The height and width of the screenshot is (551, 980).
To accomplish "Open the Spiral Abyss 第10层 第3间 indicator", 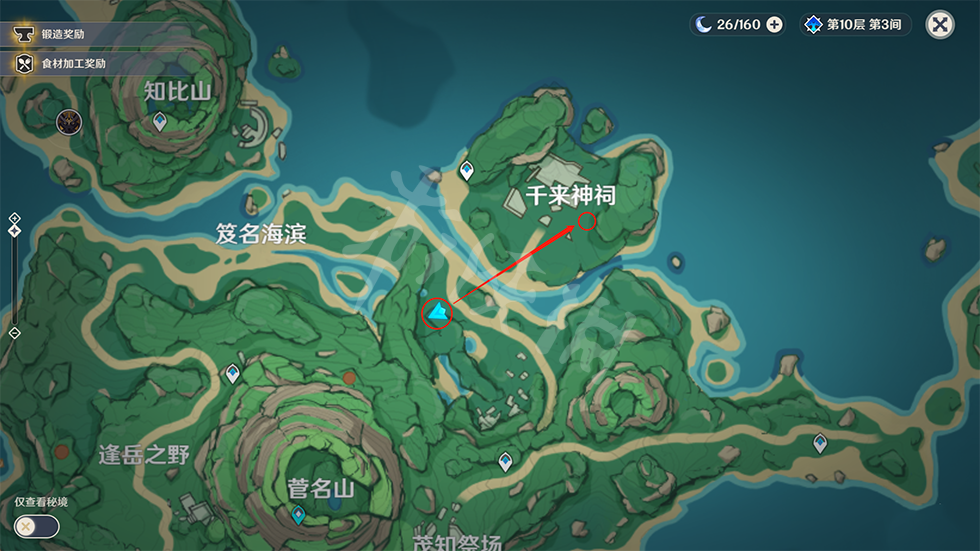I will [x=855, y=25].
